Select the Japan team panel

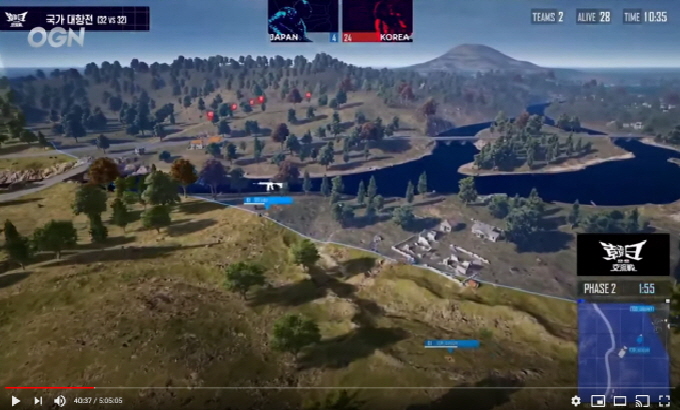click(303, 20)
